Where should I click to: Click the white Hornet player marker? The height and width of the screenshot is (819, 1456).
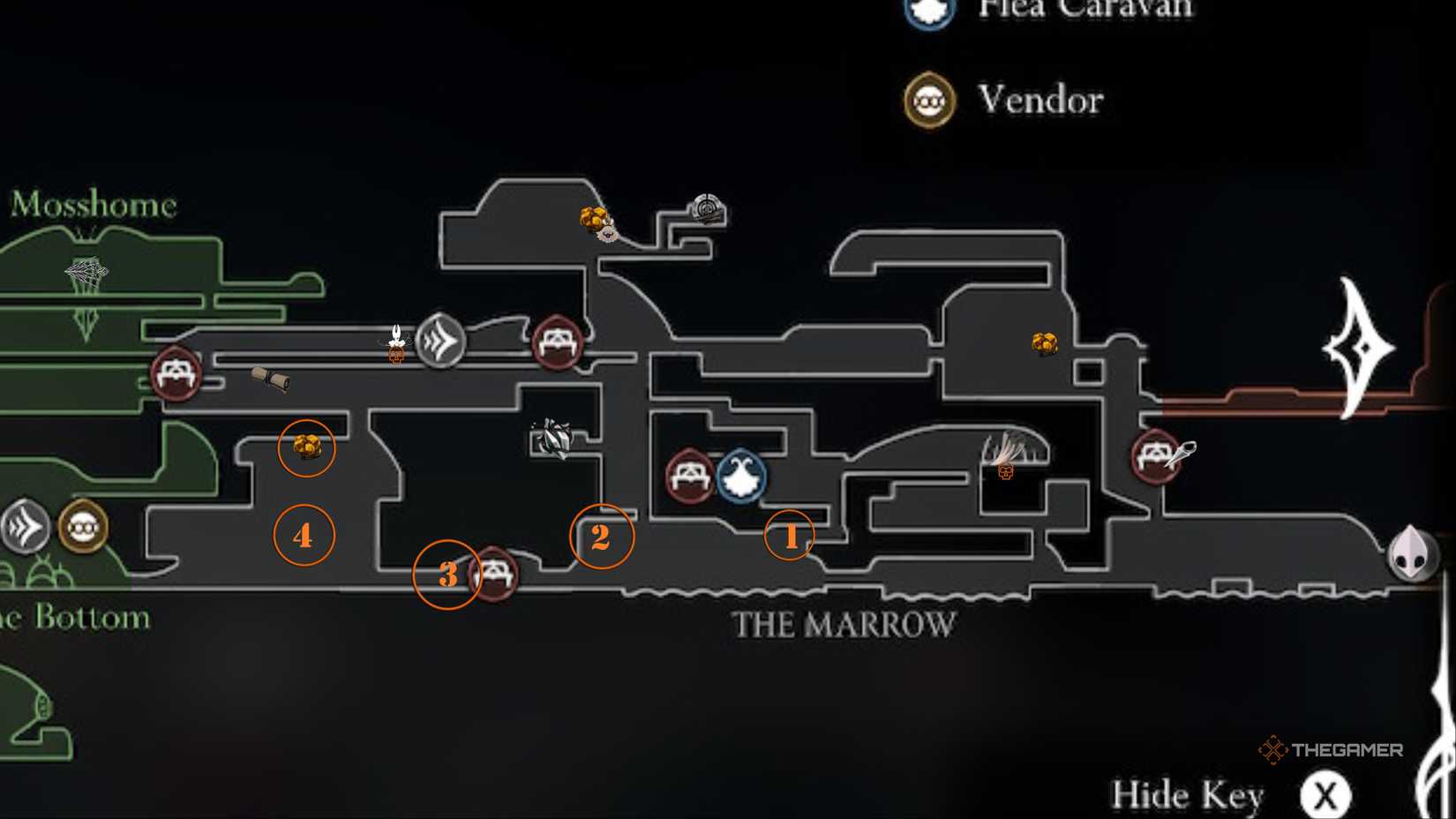396,338
